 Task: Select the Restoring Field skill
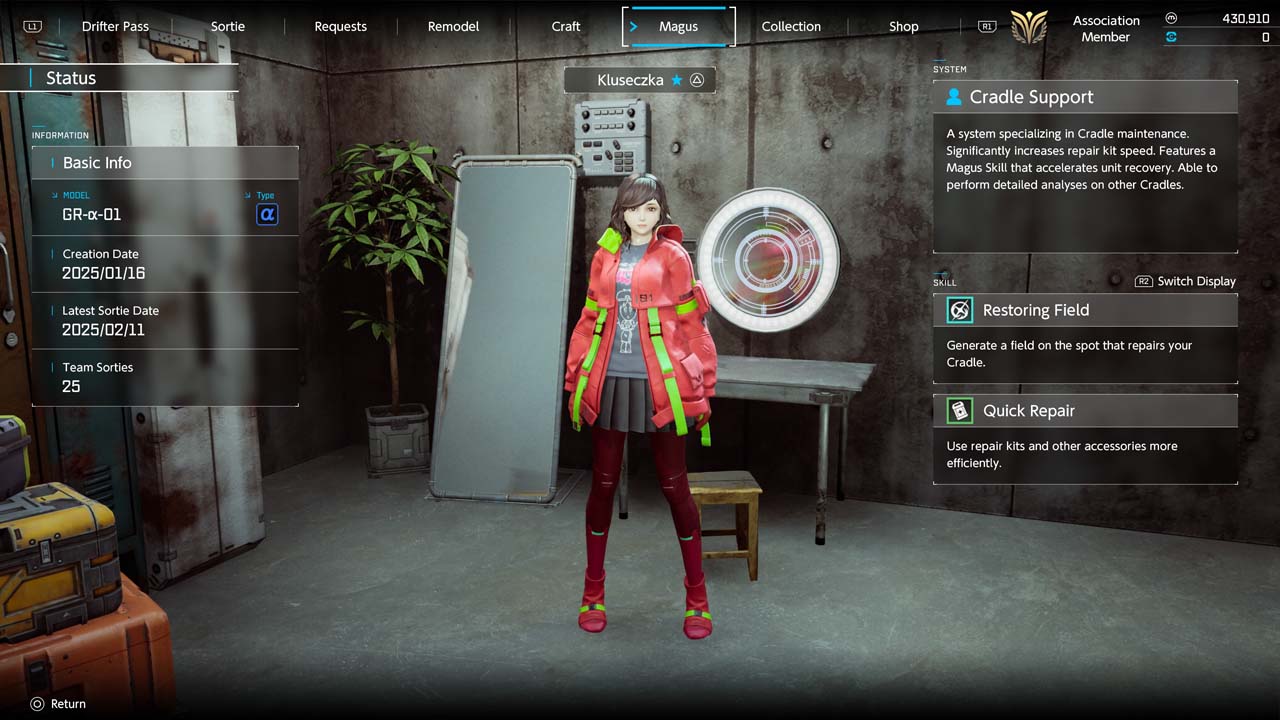pyautogui.click(x=1085, y=310)
